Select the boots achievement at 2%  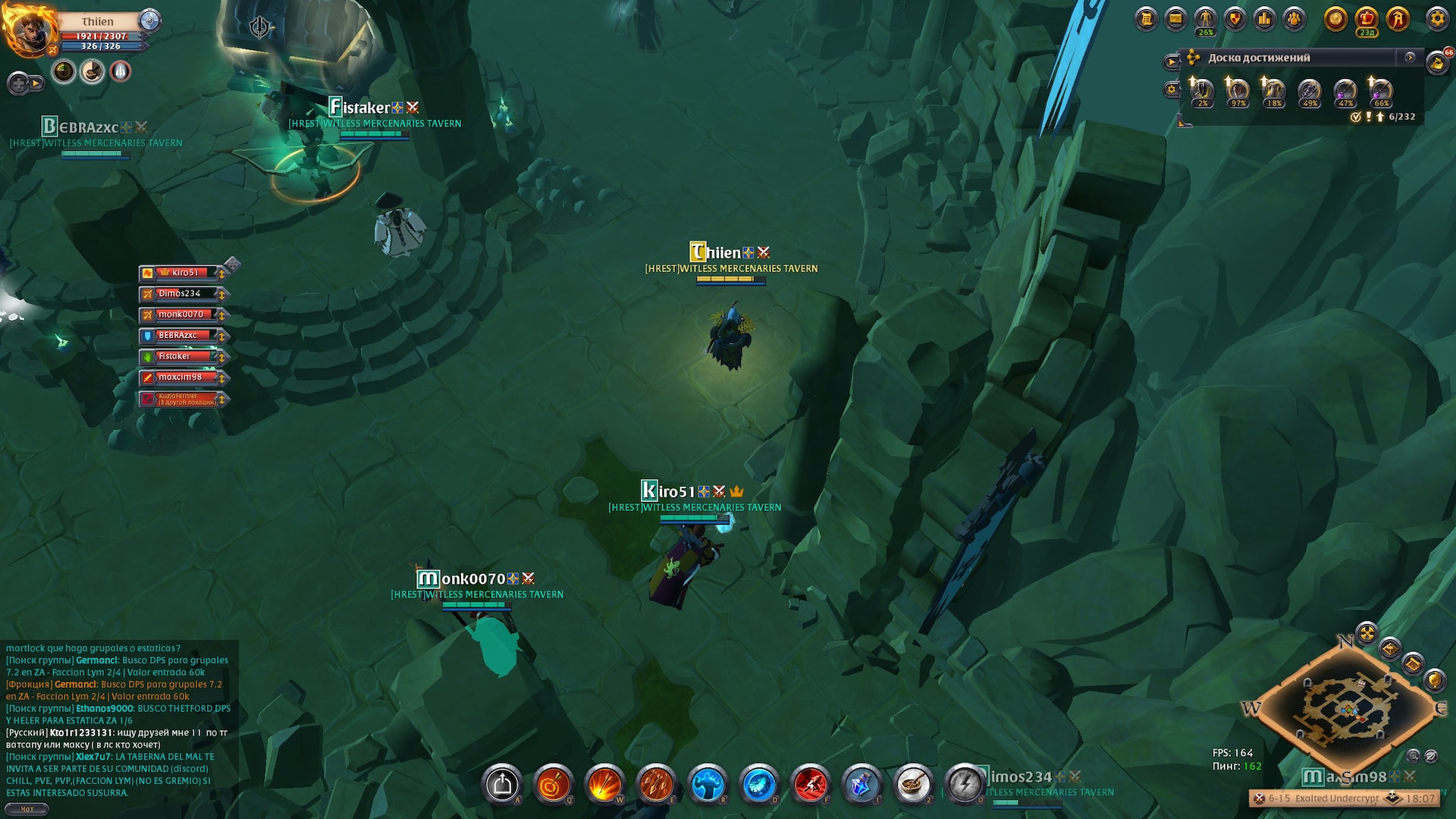(1202, 92)
